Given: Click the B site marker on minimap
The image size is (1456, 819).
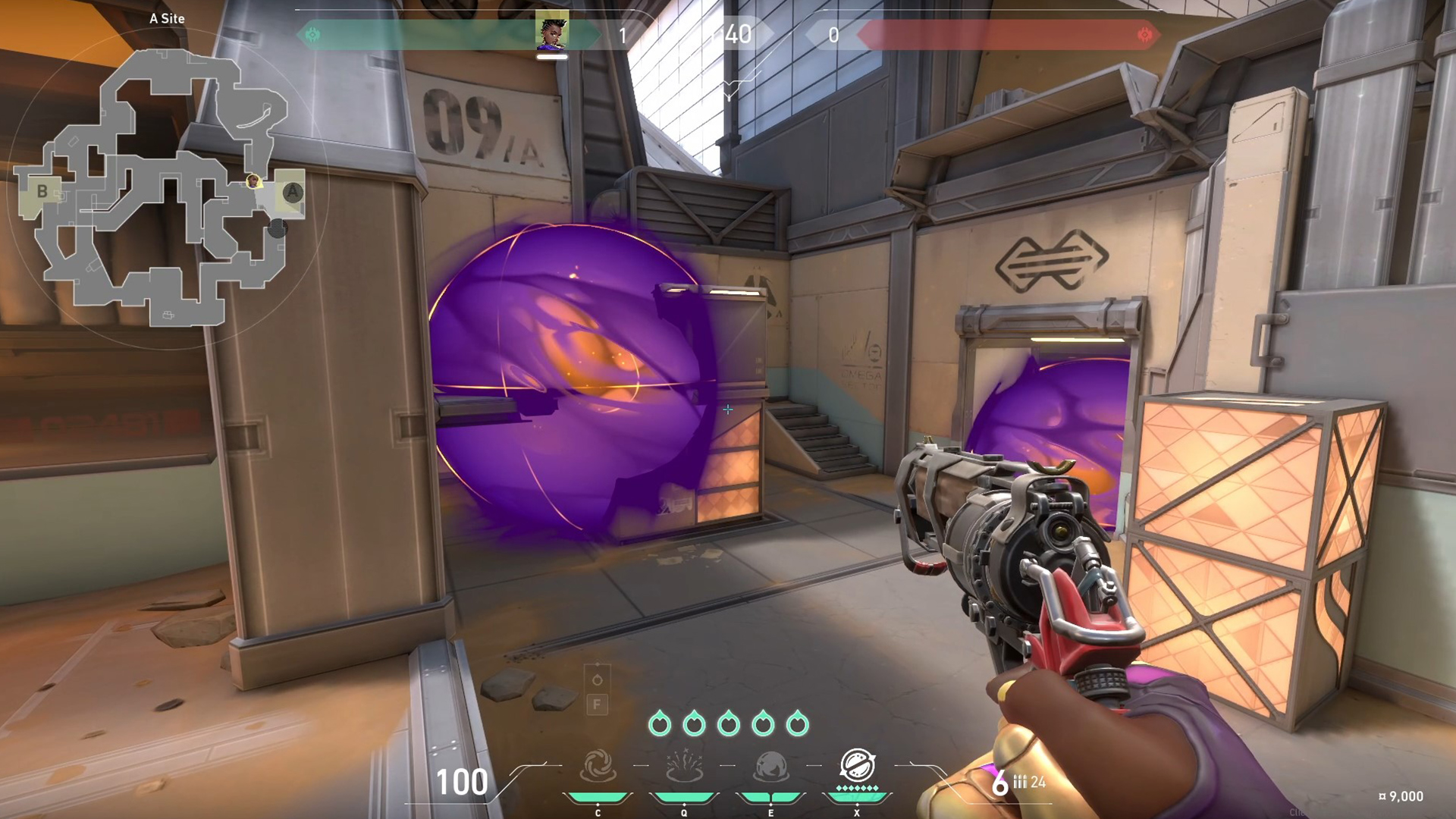Looking at the screenshot, I should [x=42, y=190].
